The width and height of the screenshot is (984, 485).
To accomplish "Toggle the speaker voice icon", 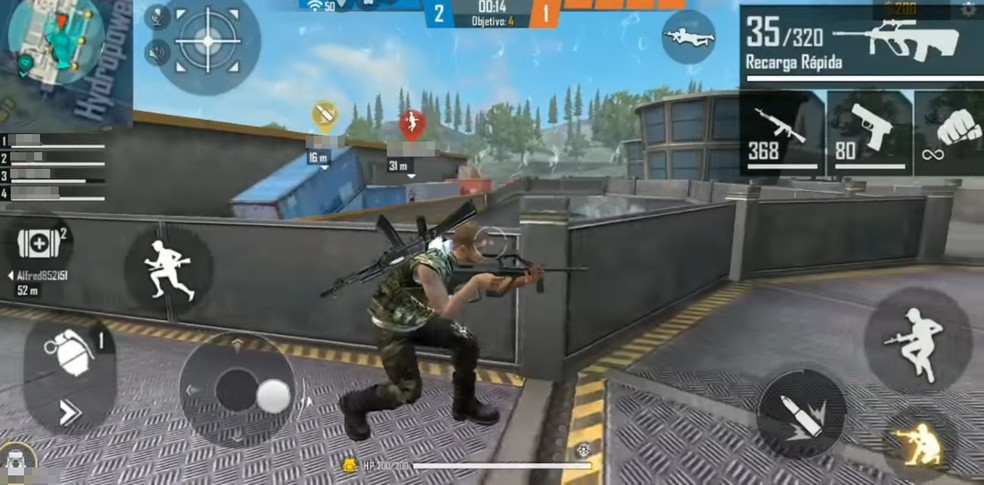I will 158,51.
